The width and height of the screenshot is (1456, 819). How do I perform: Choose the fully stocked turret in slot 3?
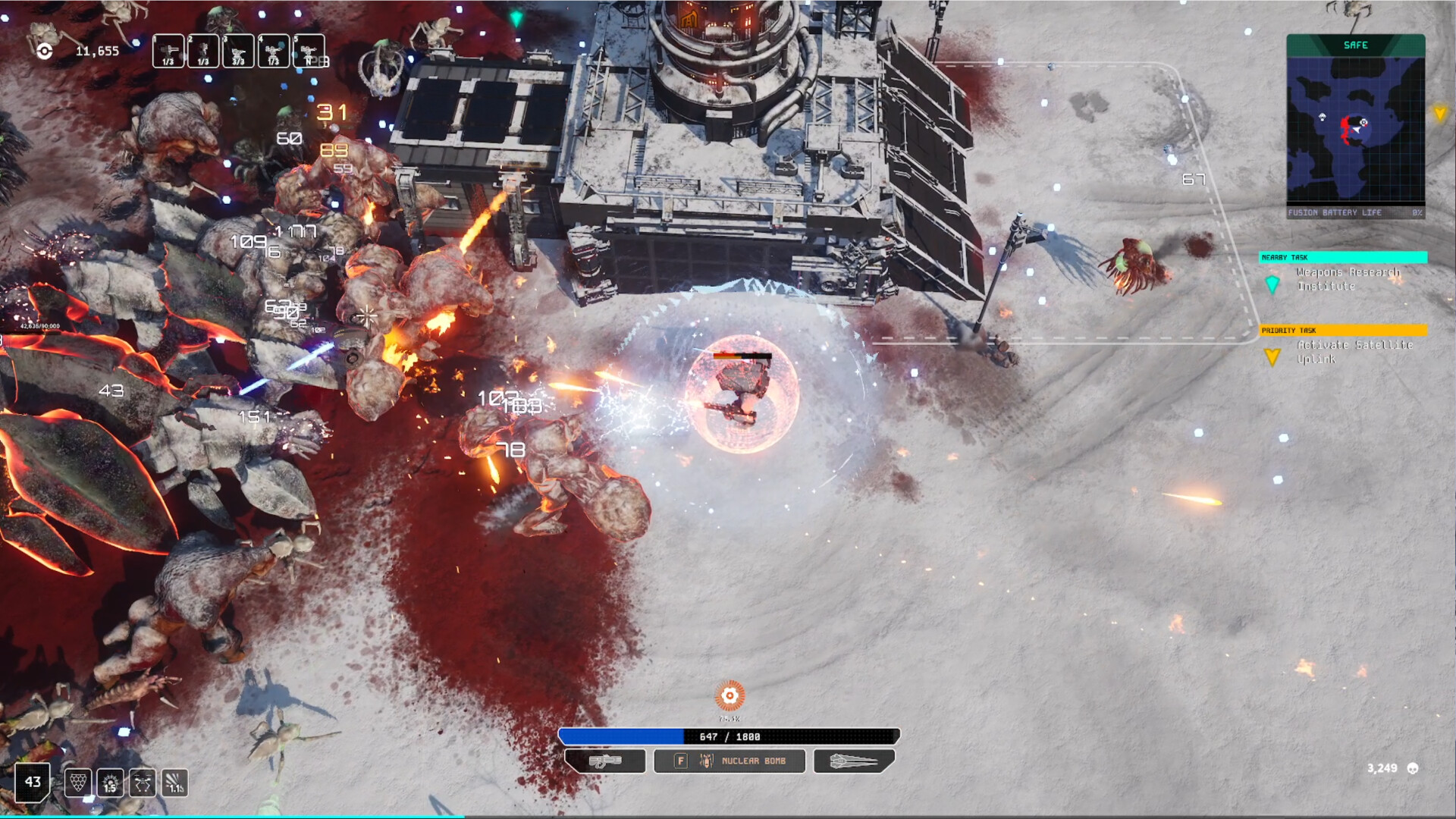[x=238, y=52]
